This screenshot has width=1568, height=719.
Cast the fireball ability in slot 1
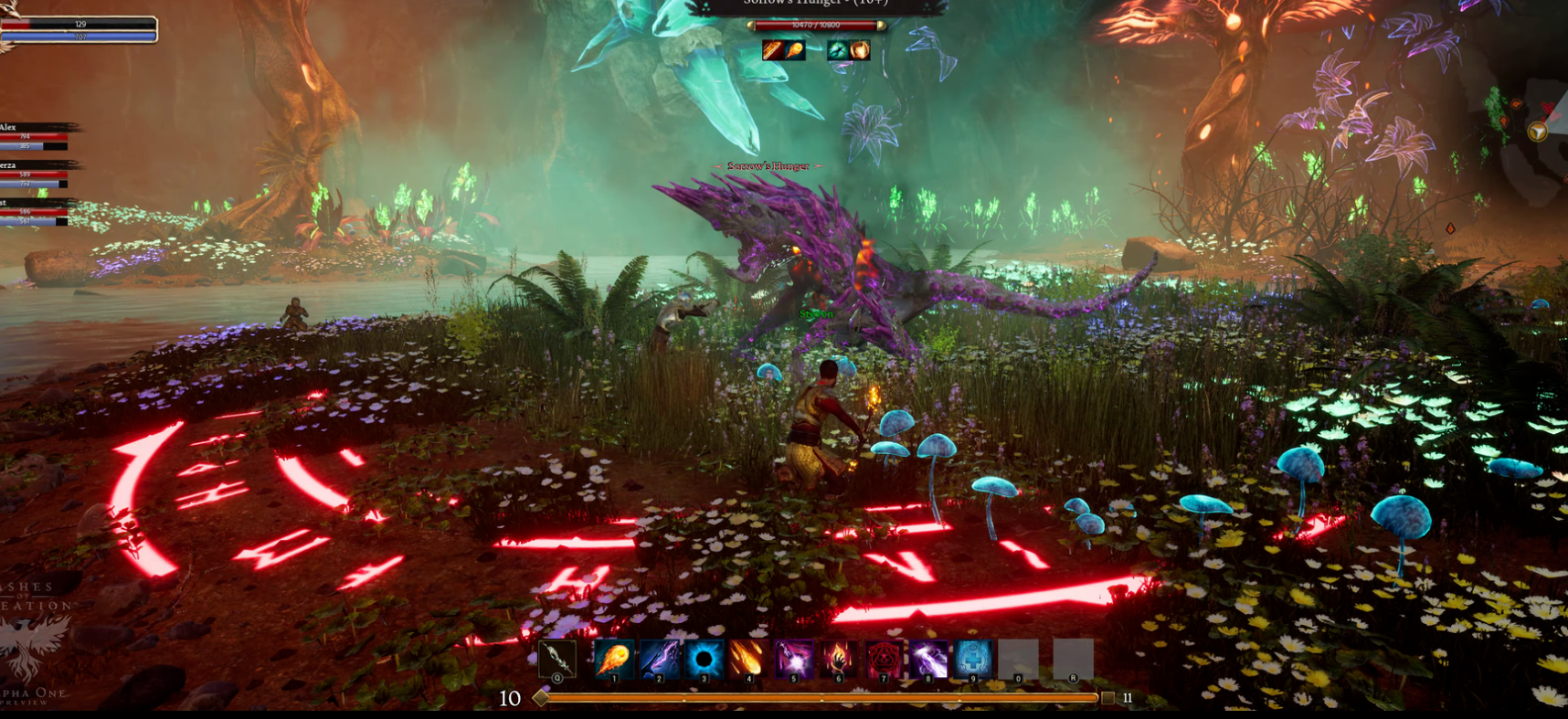[613, 659]
